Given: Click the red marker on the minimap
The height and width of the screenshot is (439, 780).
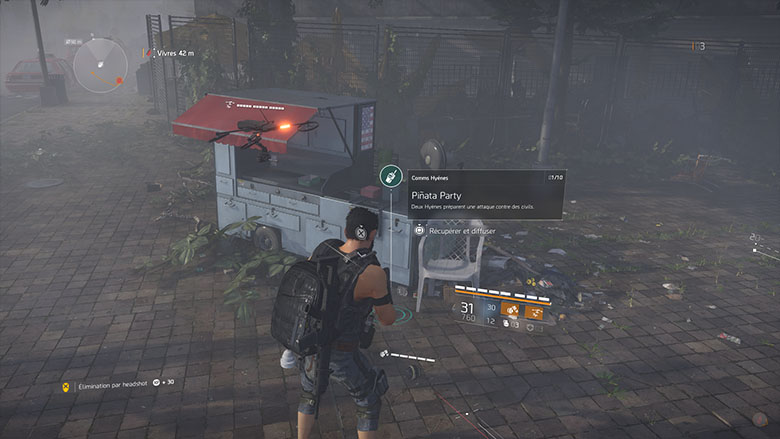Looking at the screenshot, I should click(x=119, y=80).
